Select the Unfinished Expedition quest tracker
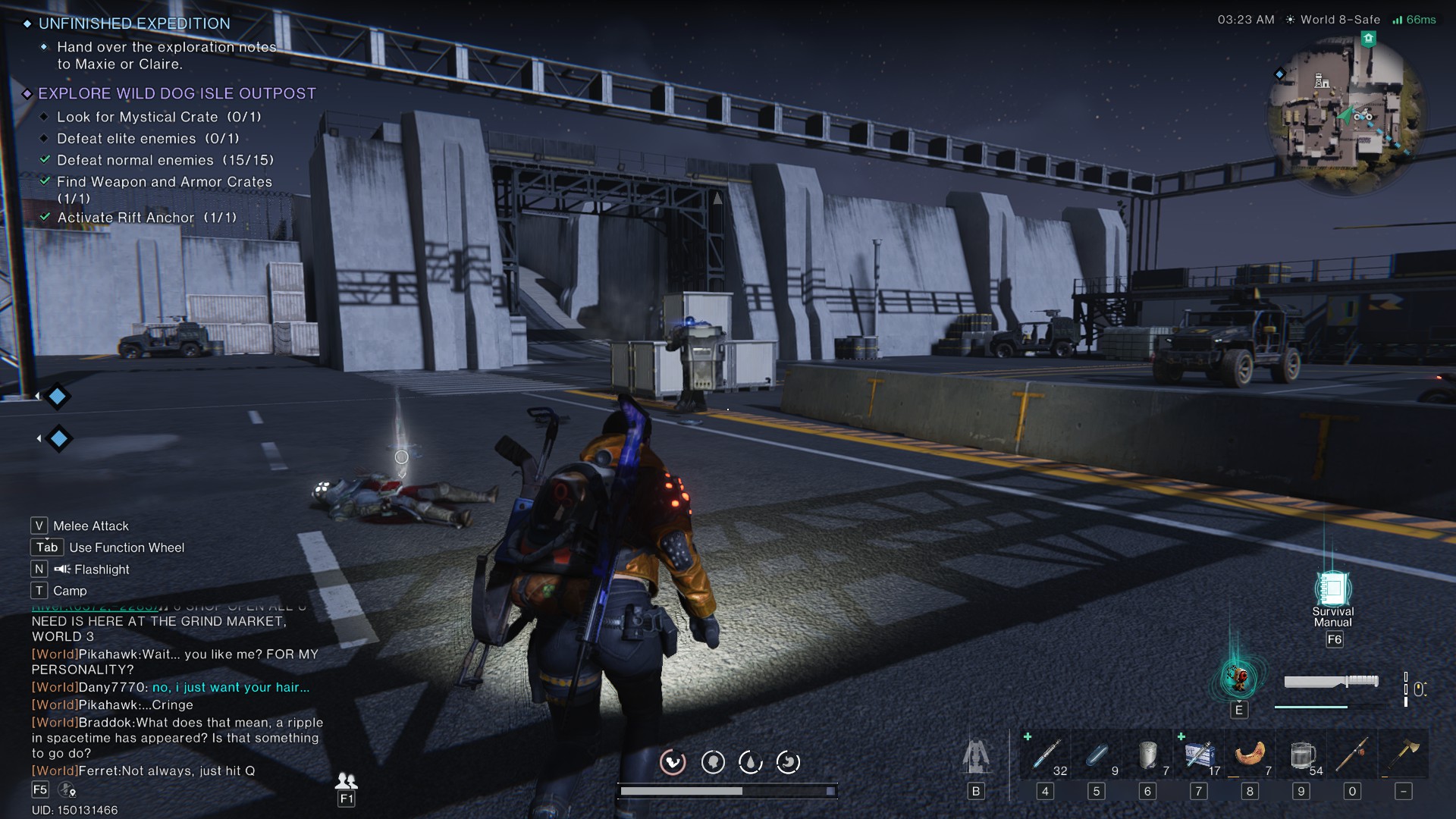The height and width of the screenshot is (819, 1456). pyautogui.click(x=134, y=24)
